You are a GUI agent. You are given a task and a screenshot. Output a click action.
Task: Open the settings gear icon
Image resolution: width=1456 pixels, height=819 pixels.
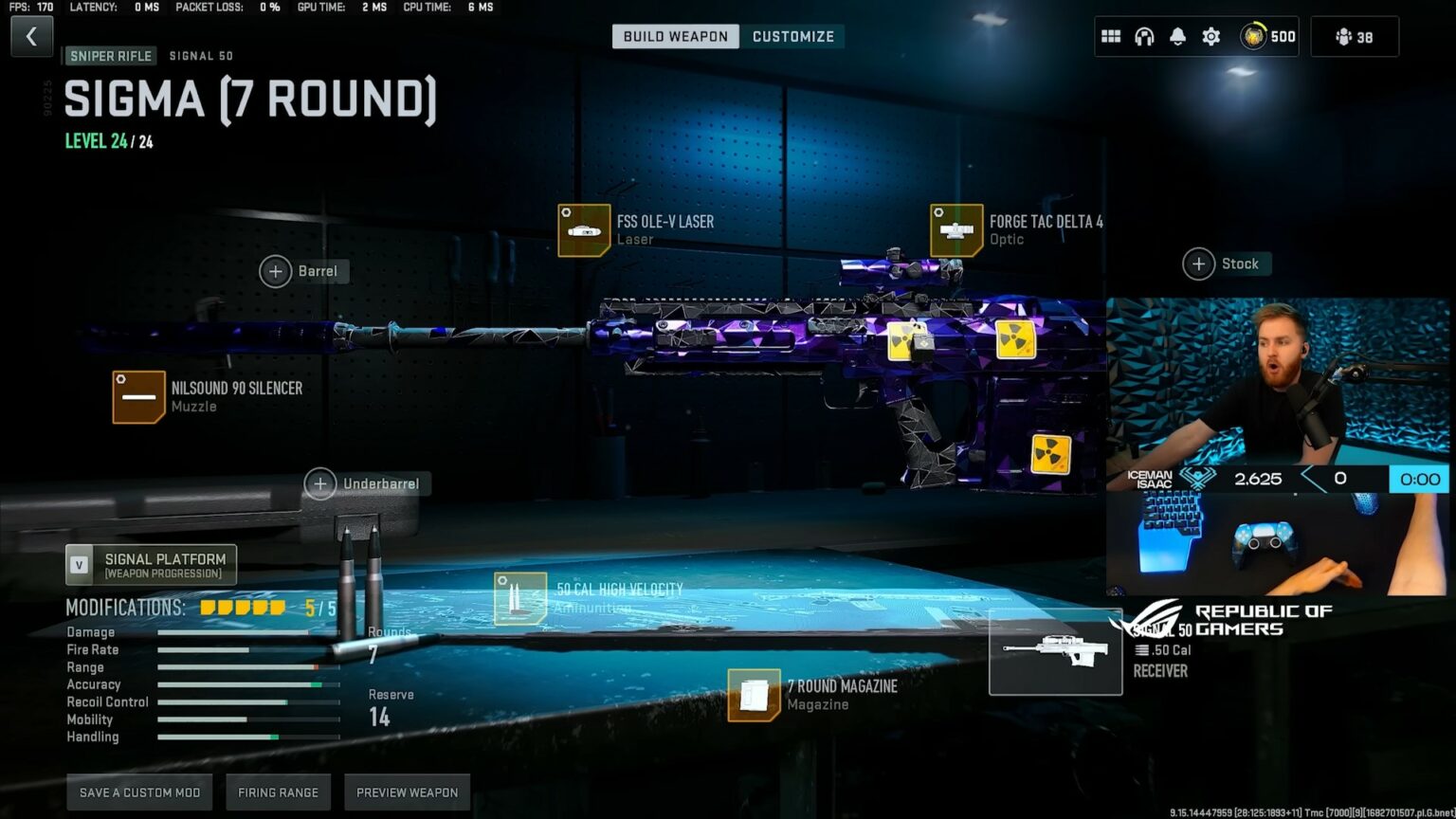(1210, 35)
